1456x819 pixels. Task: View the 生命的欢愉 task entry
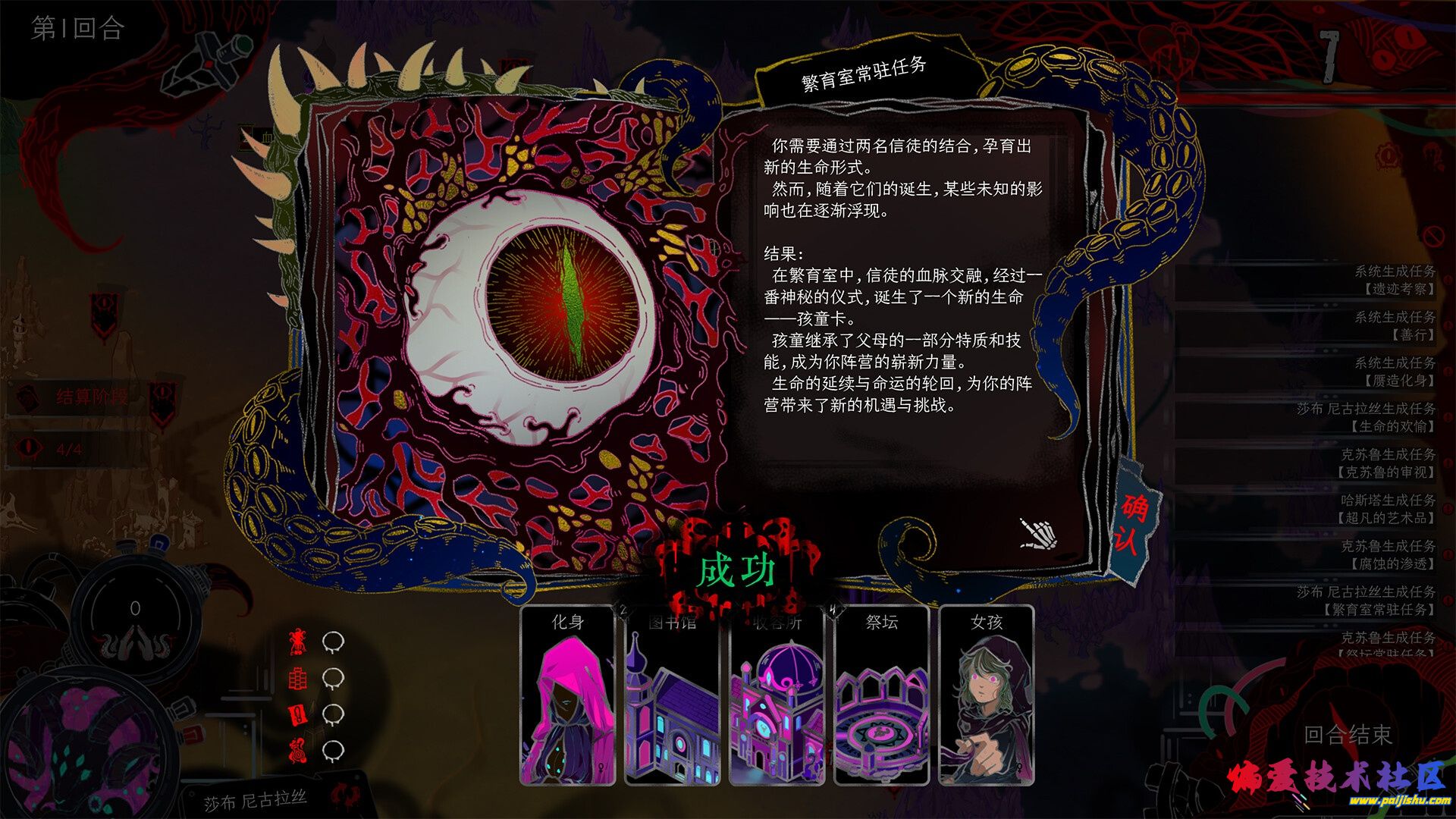(x=1365, y=417)
